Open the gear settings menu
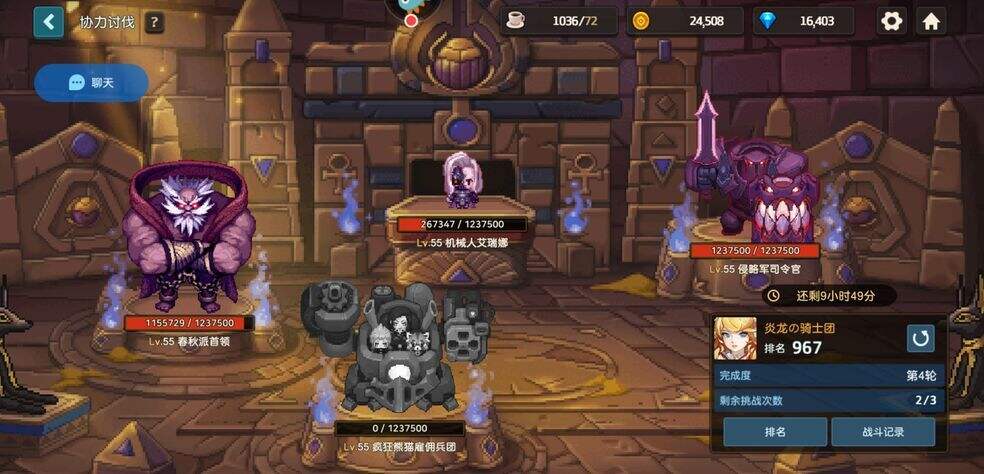The width and height of the screenshot is (984, 474). (x=890, y=21)
